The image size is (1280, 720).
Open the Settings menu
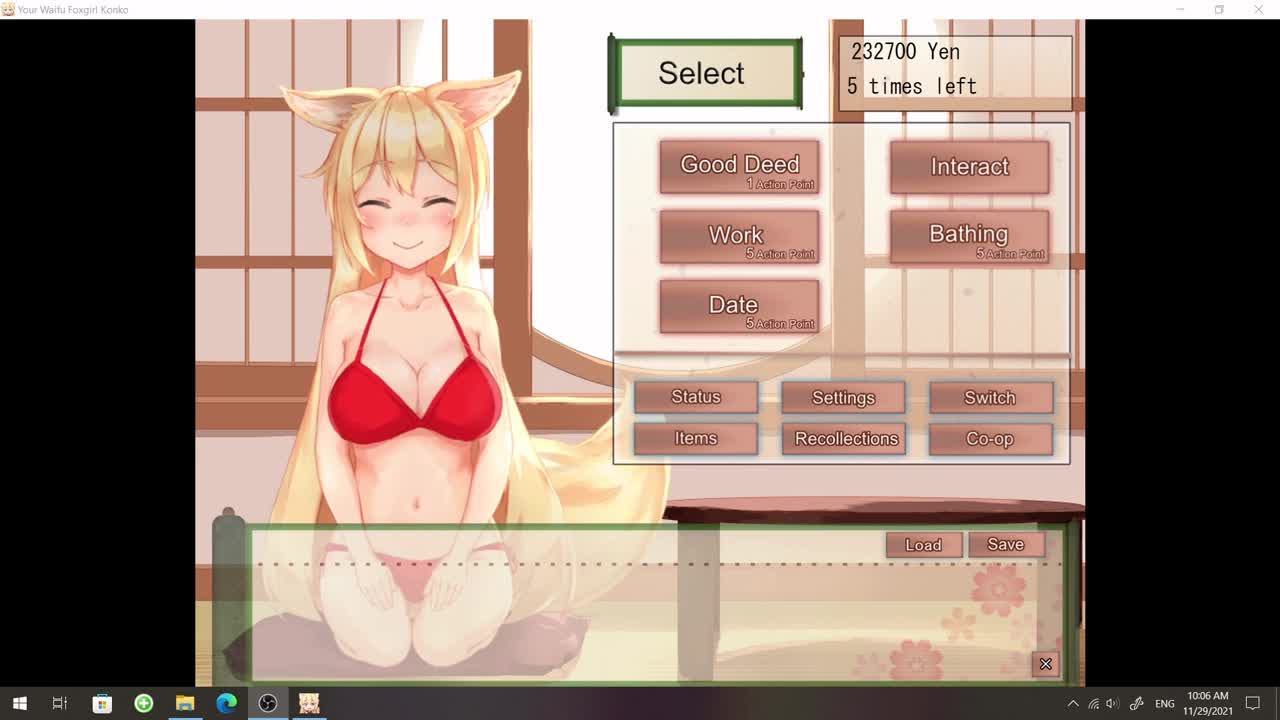point(843,397)
